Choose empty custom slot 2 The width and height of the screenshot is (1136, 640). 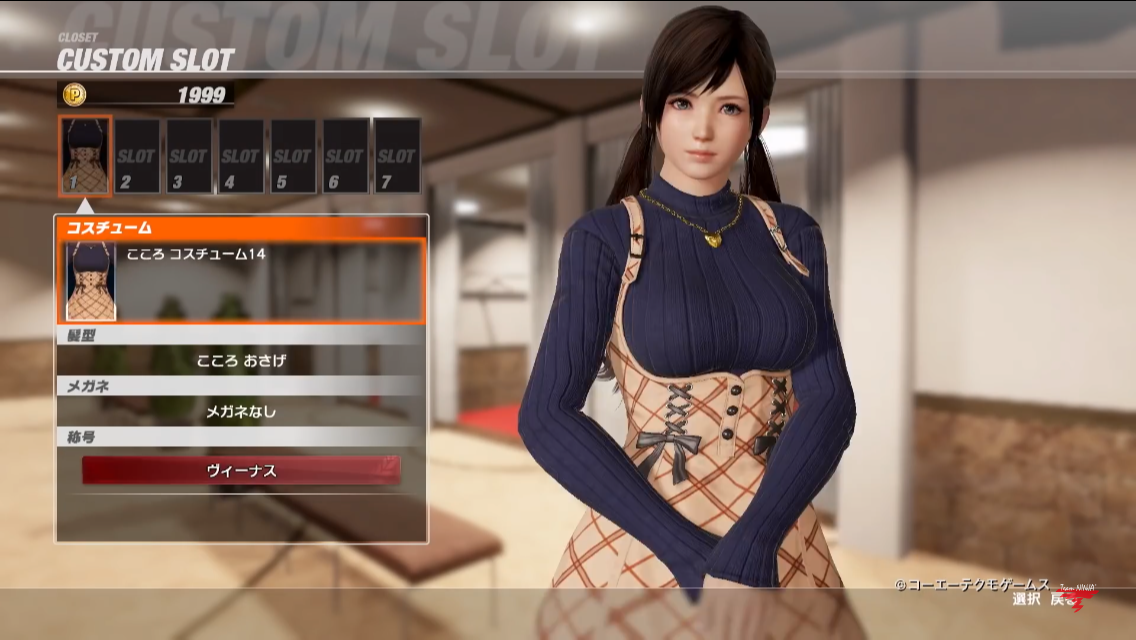tap(137, 156)
